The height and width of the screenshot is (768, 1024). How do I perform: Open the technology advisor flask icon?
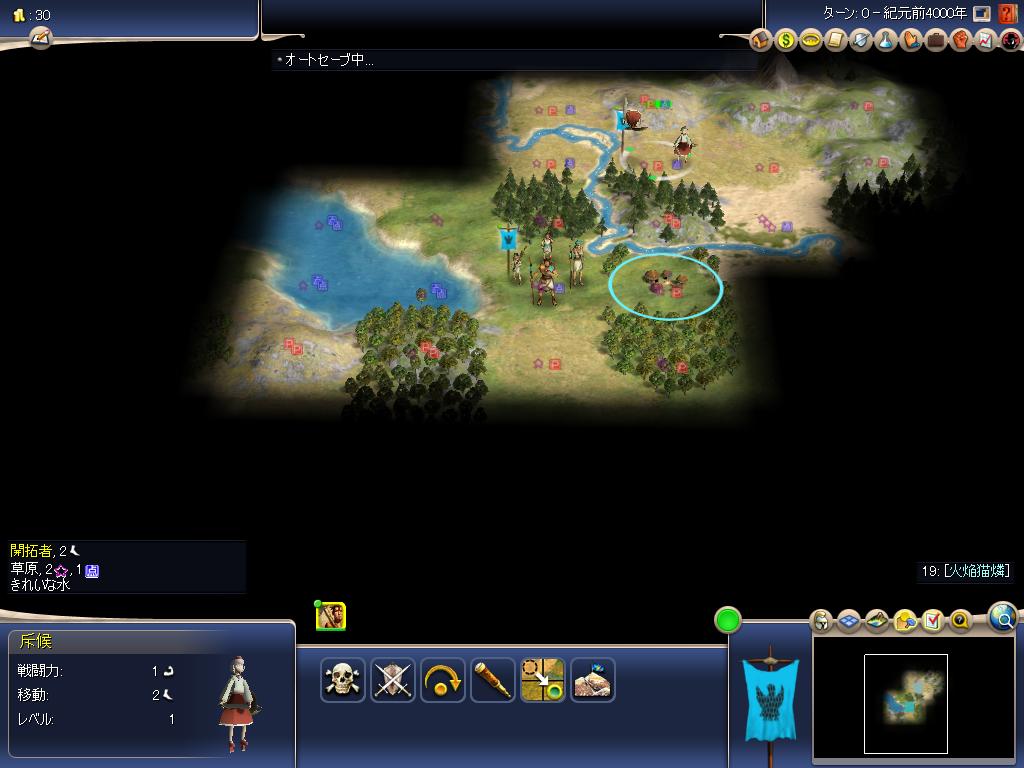886,40
